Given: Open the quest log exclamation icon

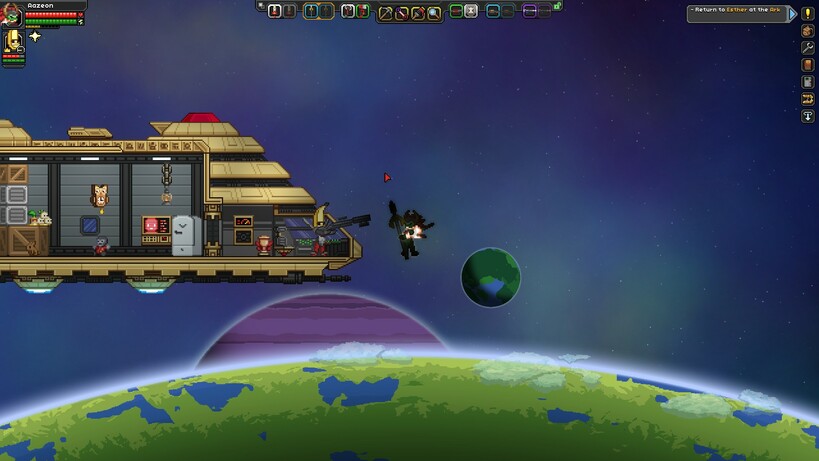Looking at the screenshot, I should coord(808,14).
